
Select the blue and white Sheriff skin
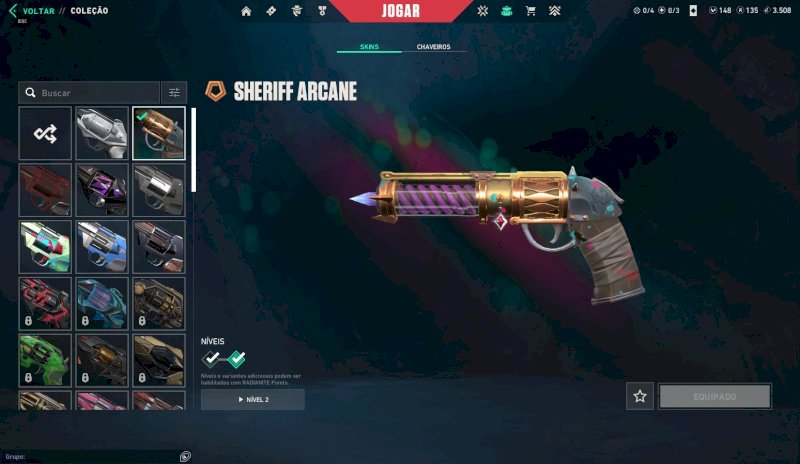click(x=102, y=247)
